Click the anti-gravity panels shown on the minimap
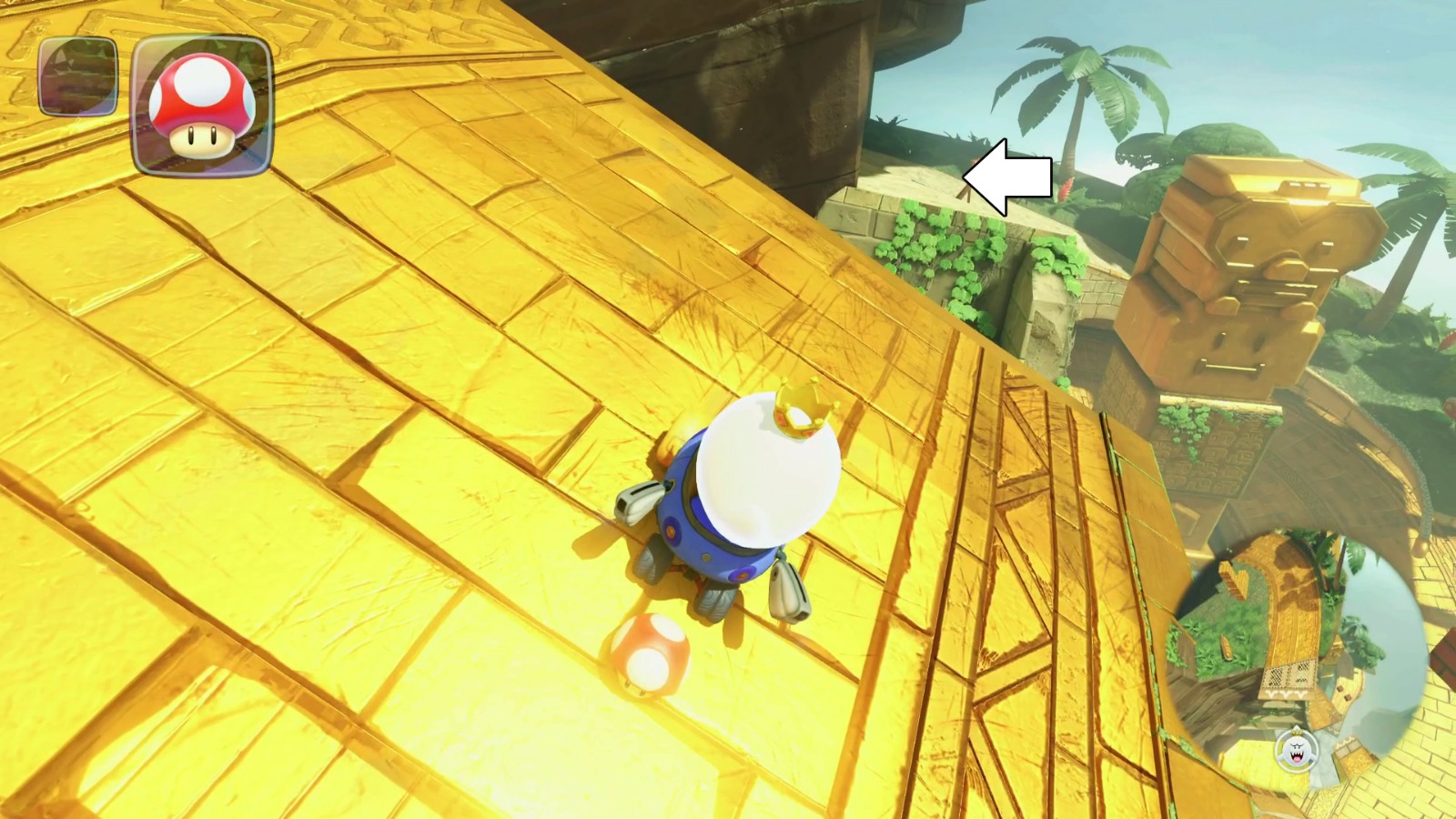This screenshot has width=1456, height=819. pyautogui.click(x=1288, y=674)
